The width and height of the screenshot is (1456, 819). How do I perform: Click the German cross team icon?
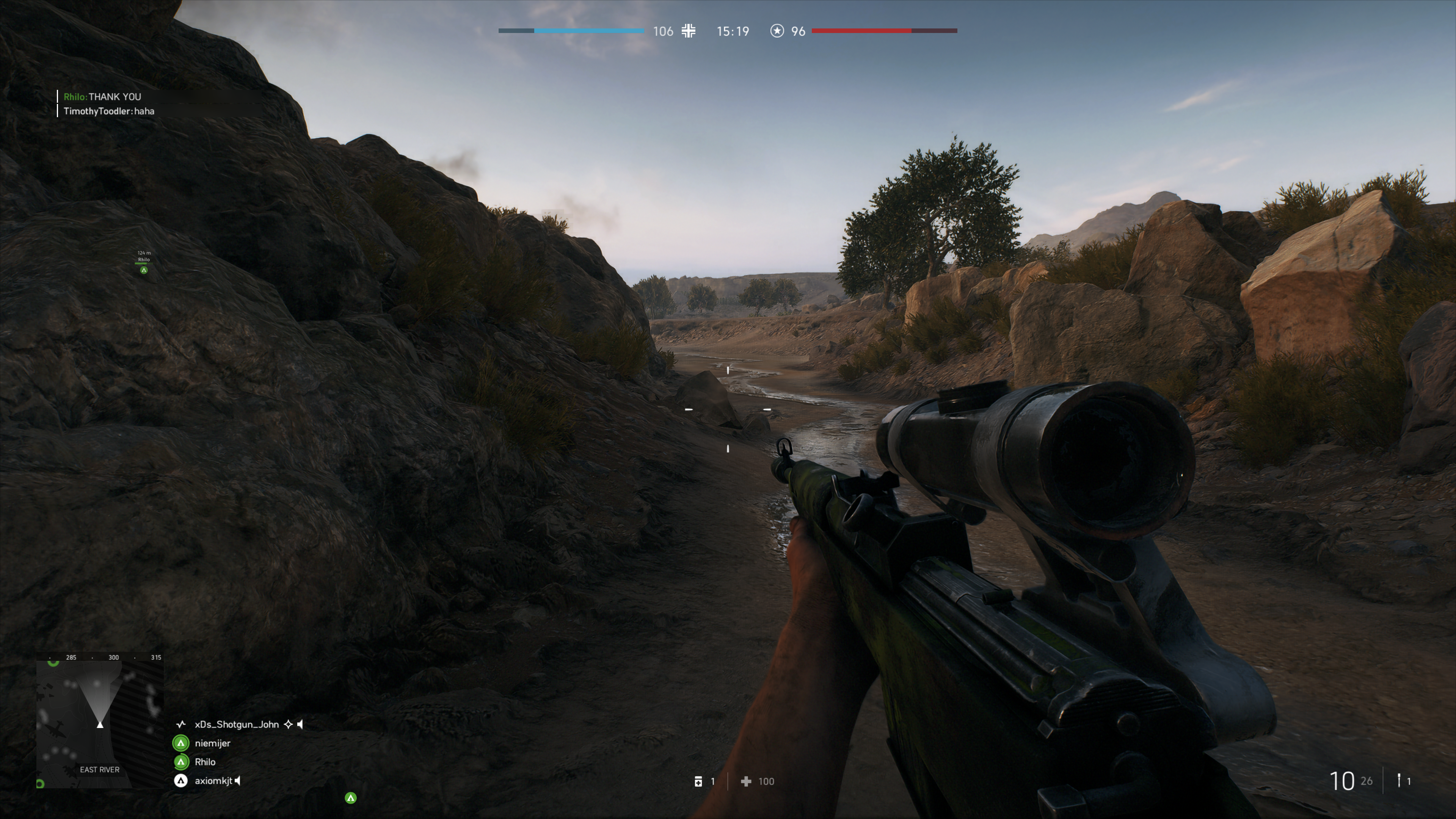[x=689, y=31]
